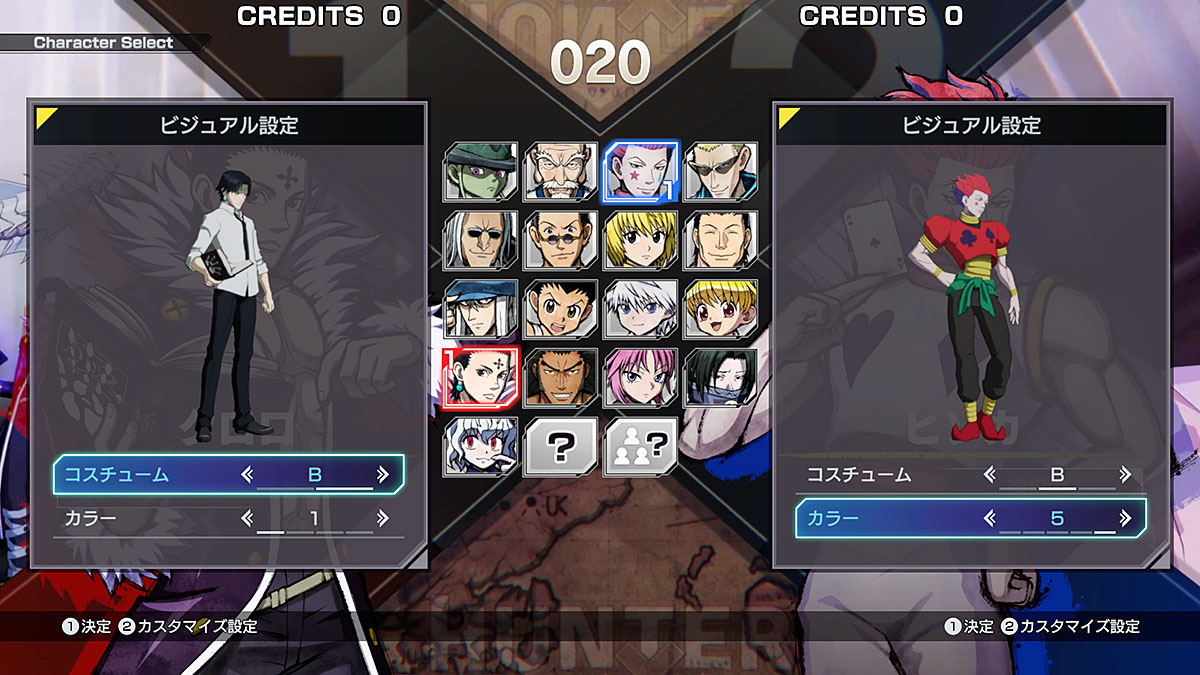The width and height of the screenshot is (1200, 675).
Task: Select the cat-eared Neferpitou portrait
Action: [x=480, y=446]
